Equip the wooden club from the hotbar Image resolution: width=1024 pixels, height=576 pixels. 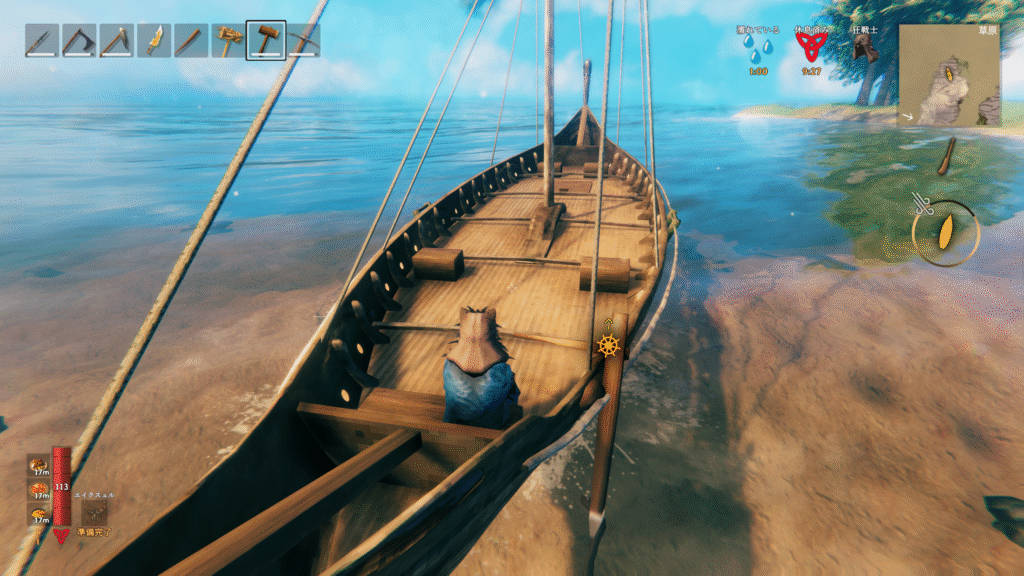tap(191, 41)
